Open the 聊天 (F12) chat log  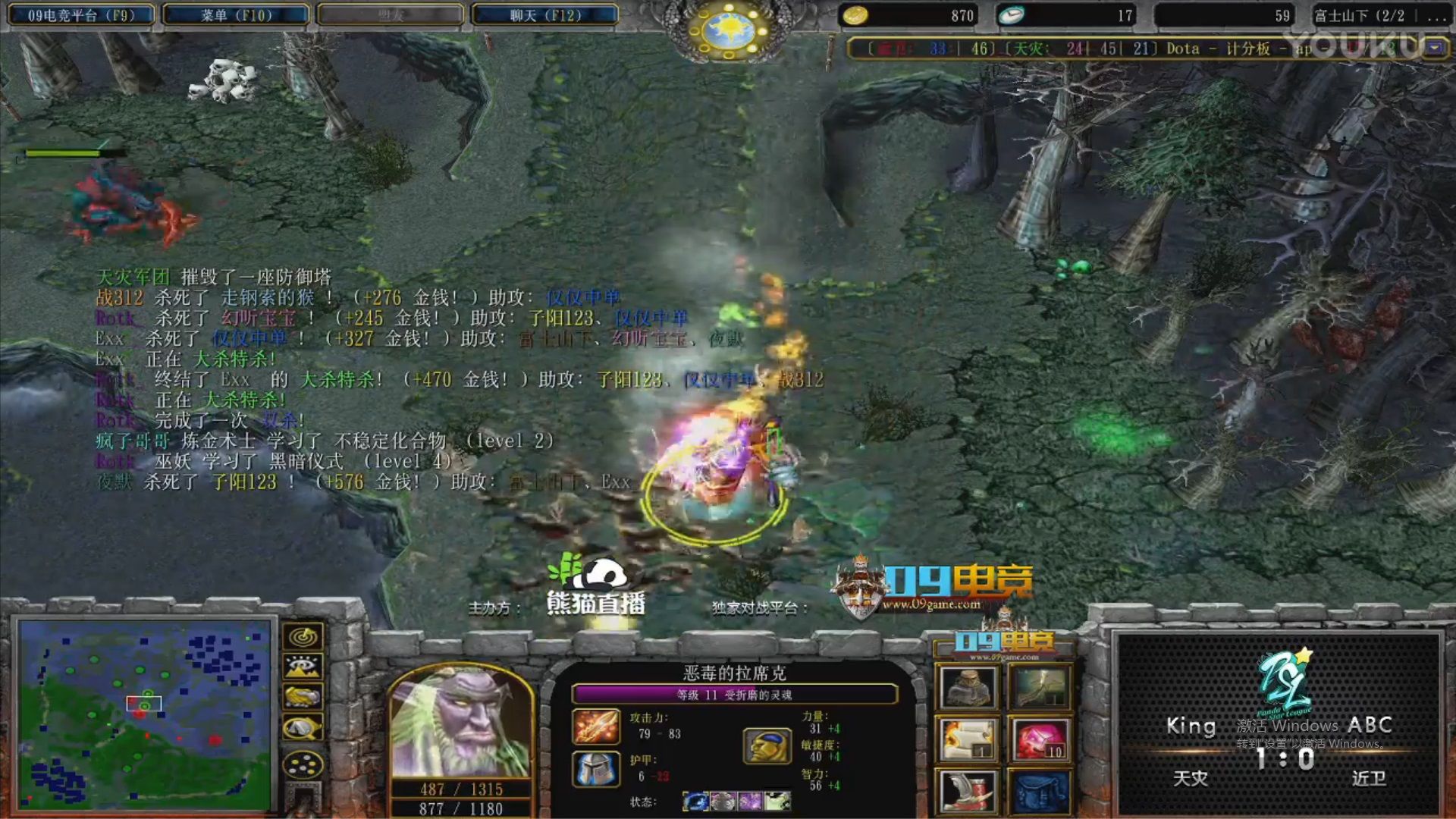tap(545, 15)
